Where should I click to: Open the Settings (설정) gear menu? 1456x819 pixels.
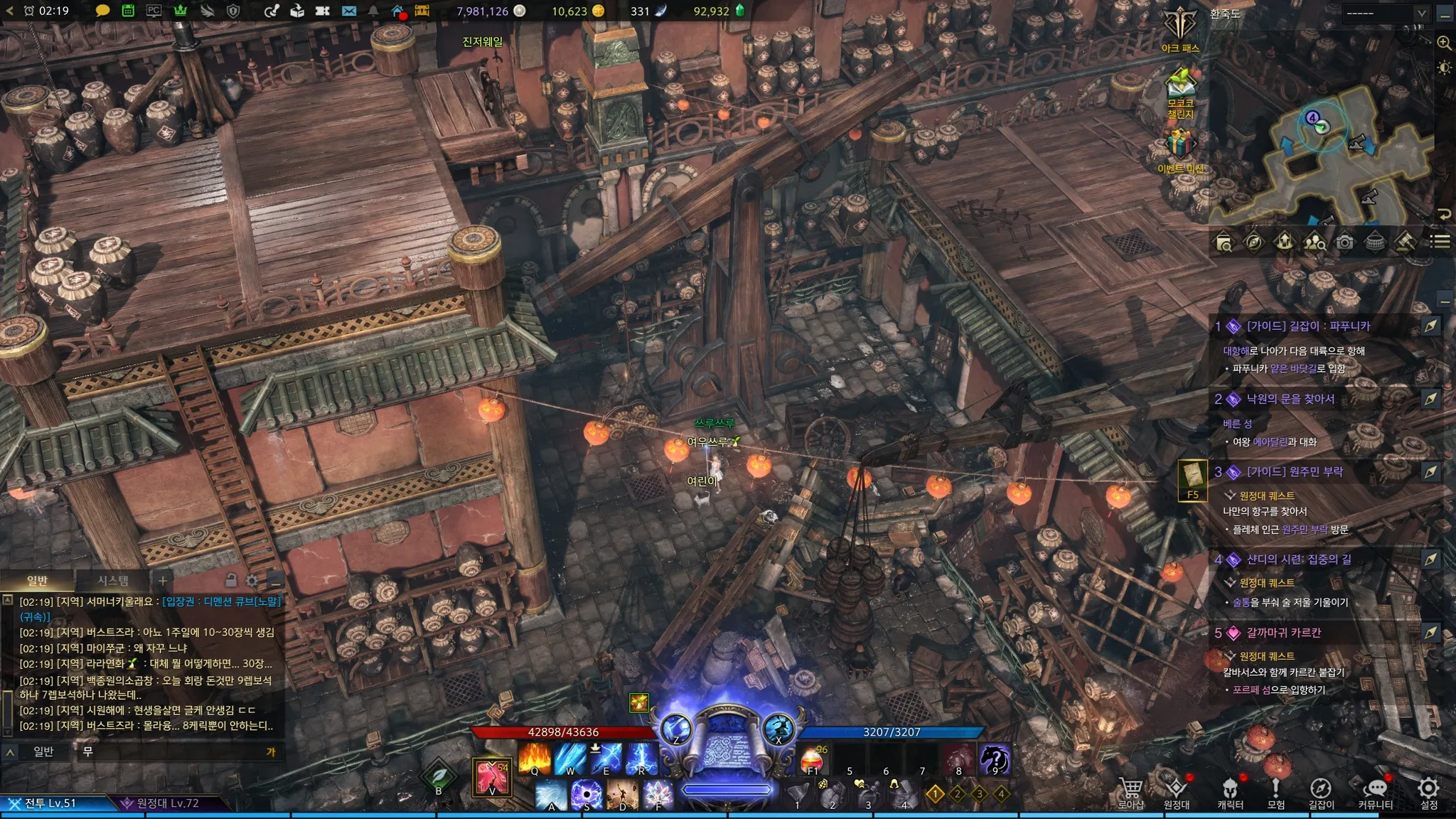[1429, 791]
